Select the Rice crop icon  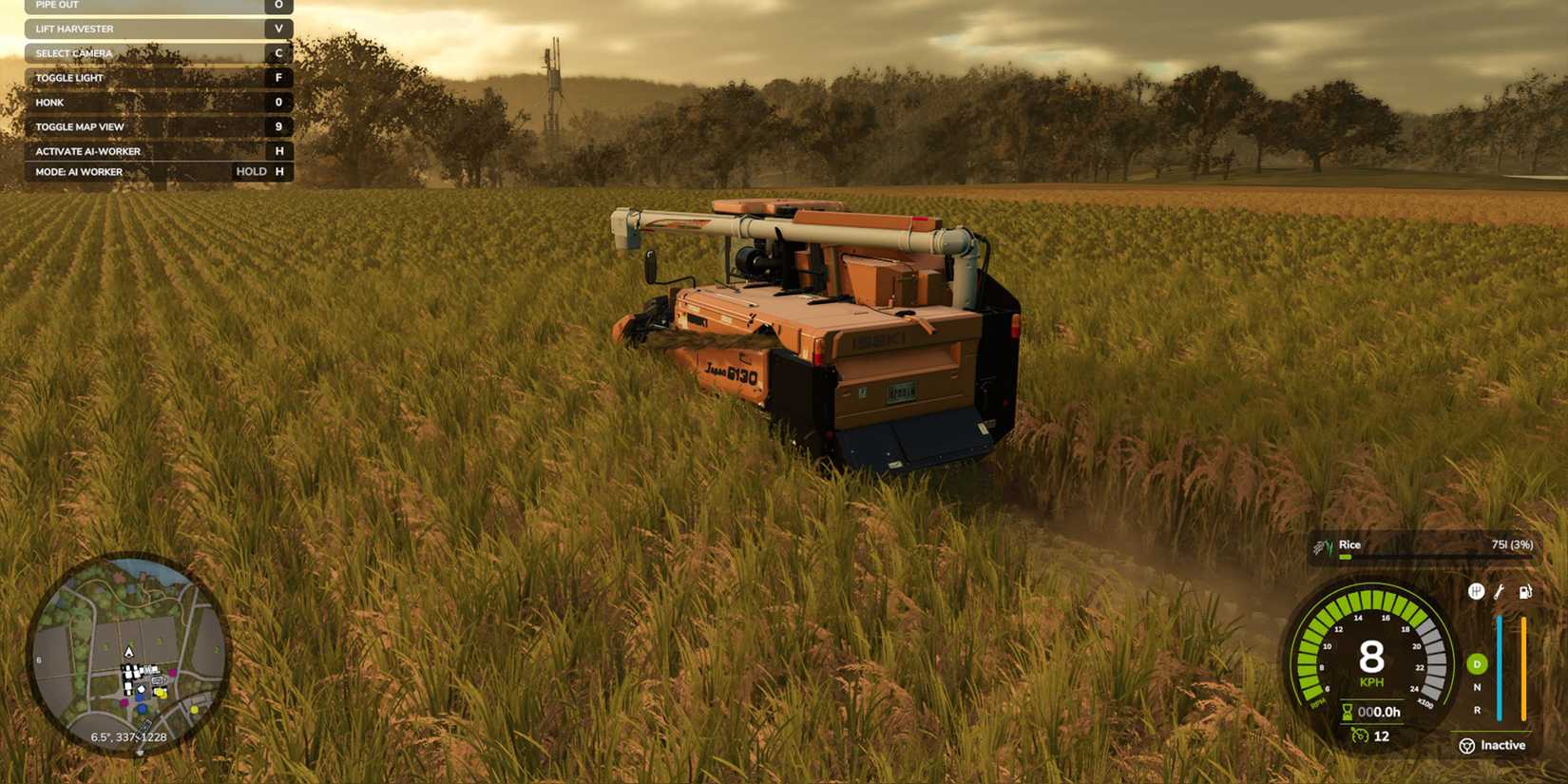tap(1327, 545)
